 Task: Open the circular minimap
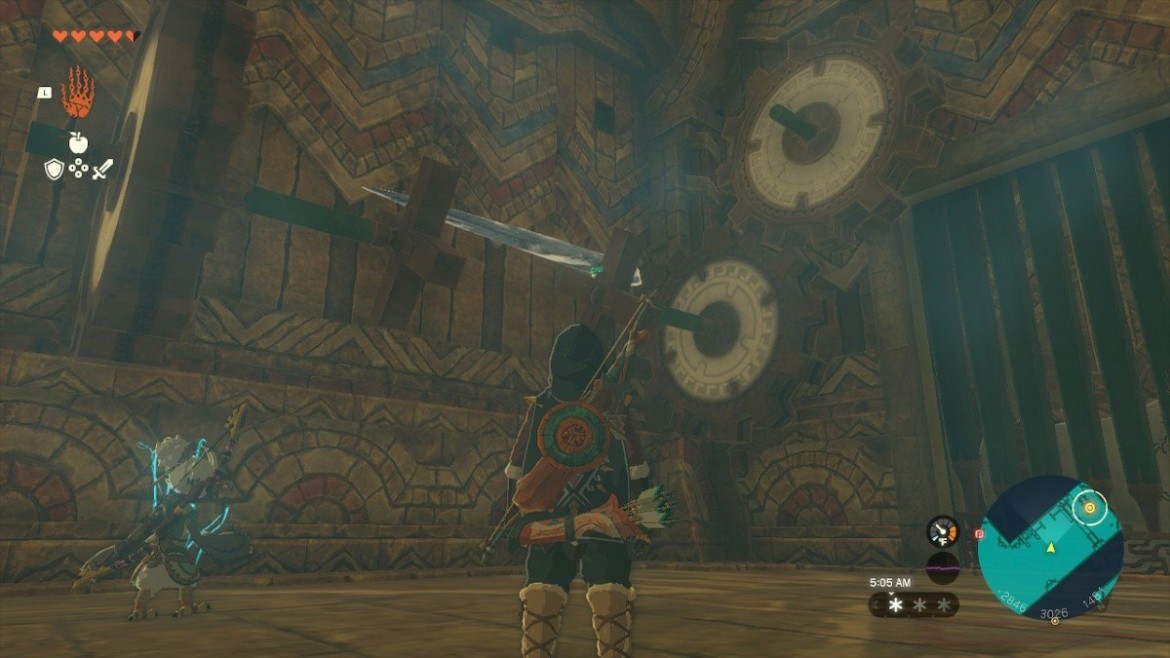click(1049, 547)
